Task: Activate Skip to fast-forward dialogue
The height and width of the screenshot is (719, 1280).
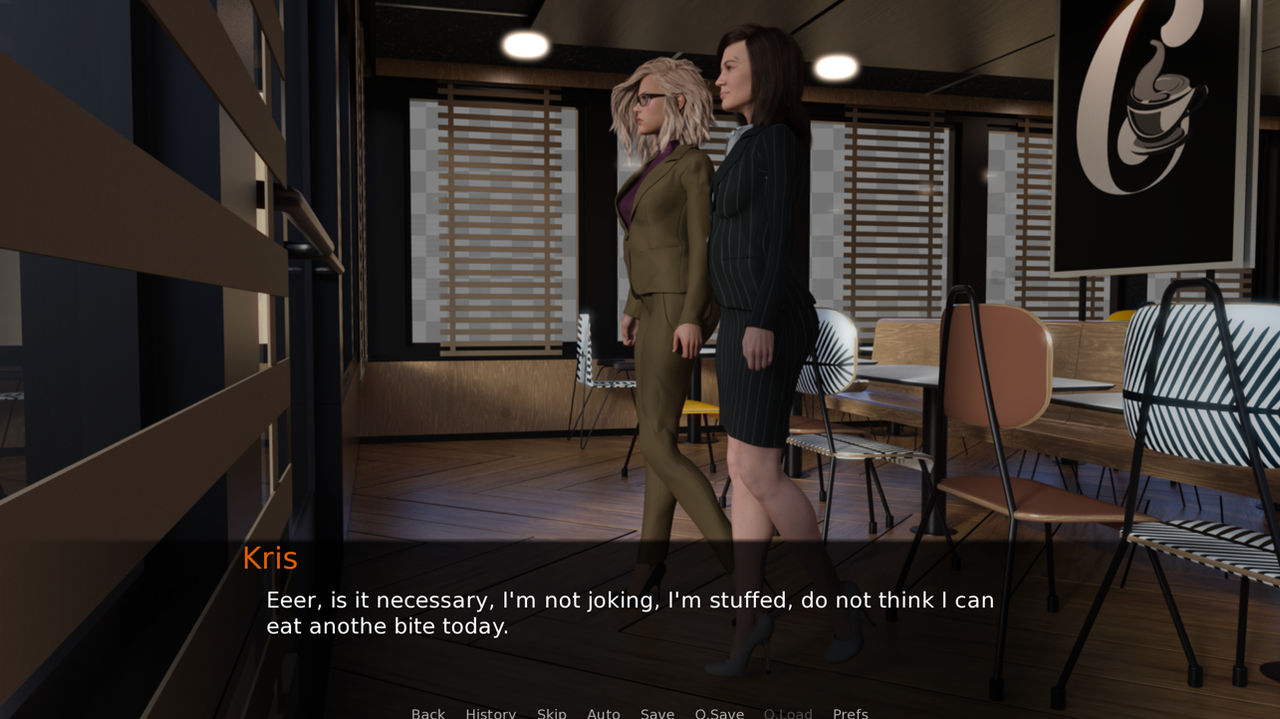Action: click(551, 713)
